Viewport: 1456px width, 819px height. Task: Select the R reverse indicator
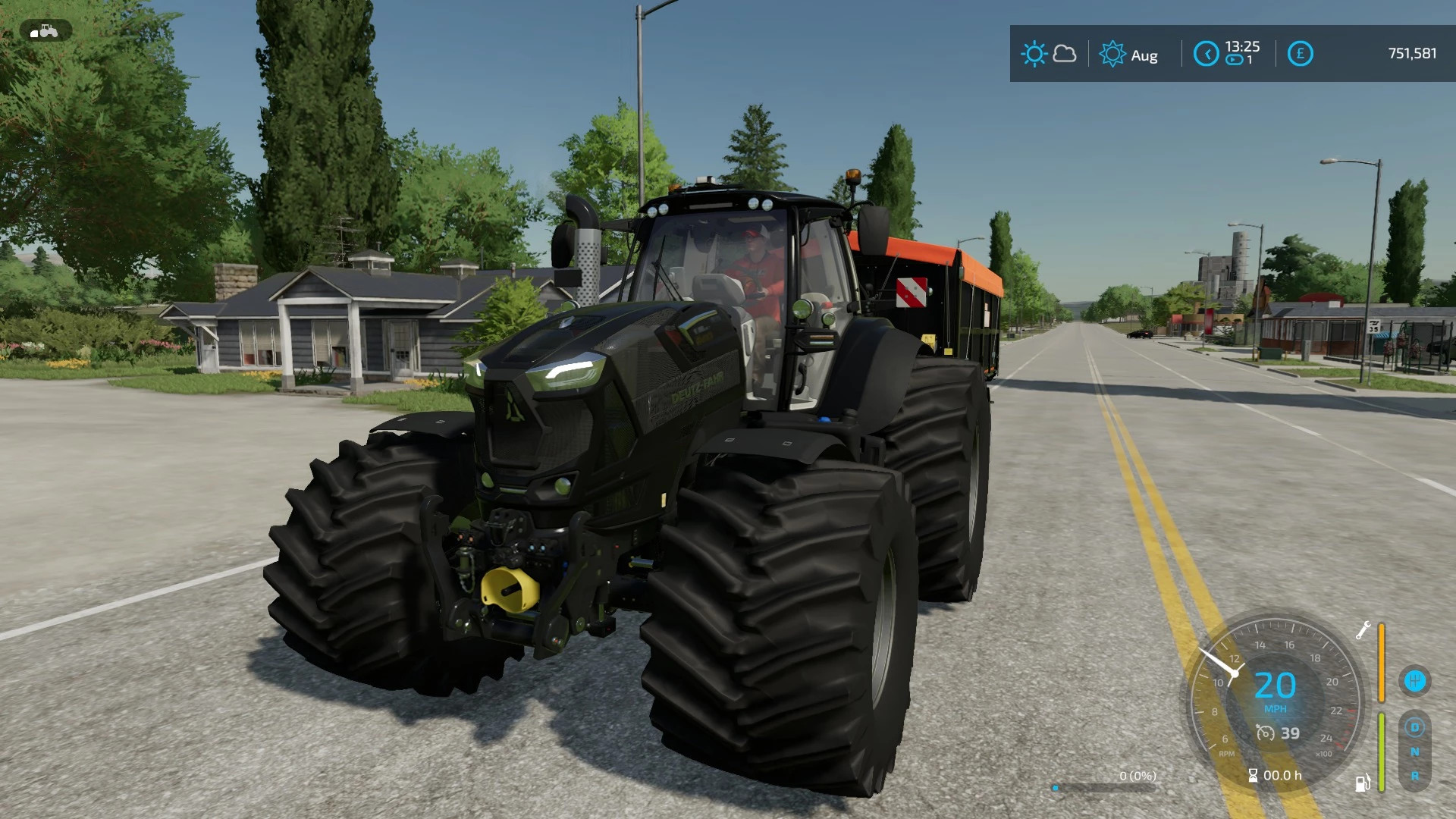point(1415,776)
